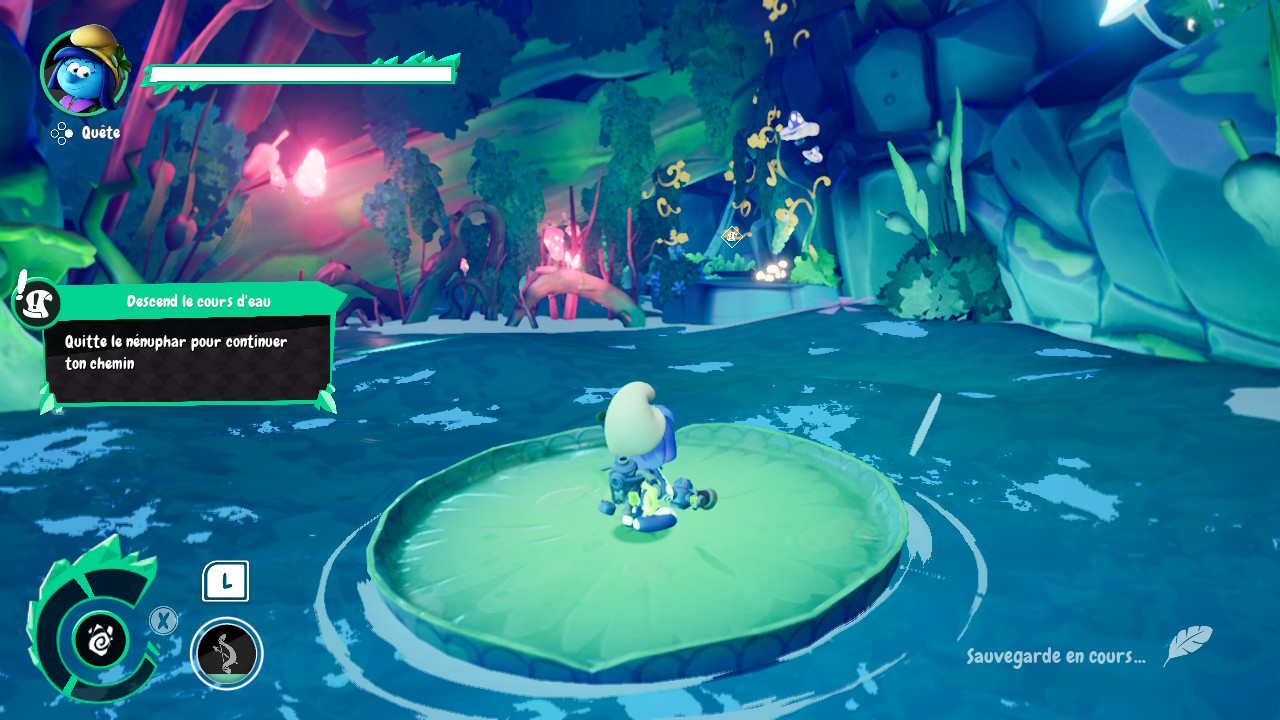Click the diamond objective waypoint marker
The image size is (1280, 720).
pos(731,236)
